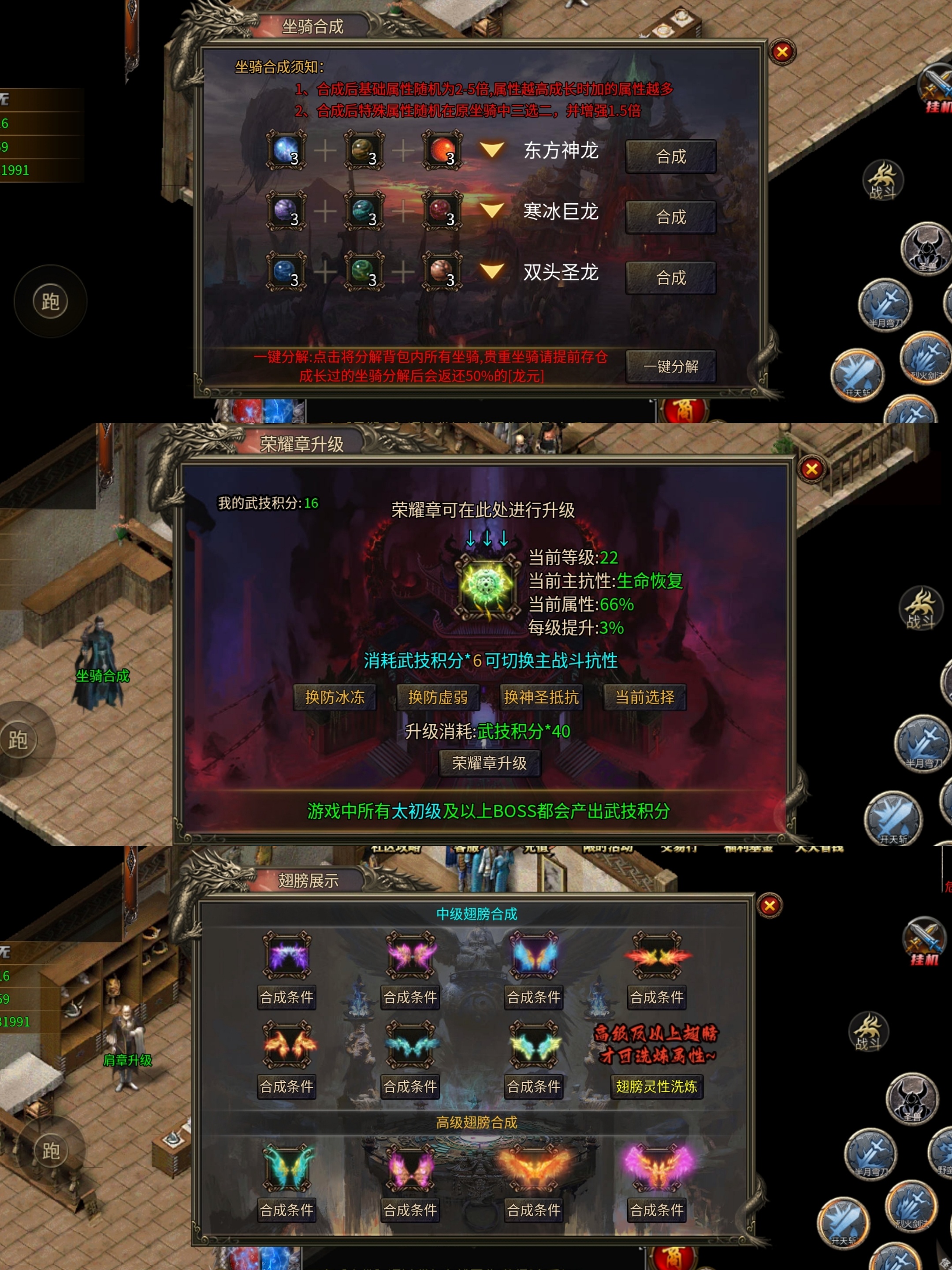Open 翅膀灵性洗炼 refinement
Viewport: 952px width, 1270px height.
click(x=656, y=1086)
